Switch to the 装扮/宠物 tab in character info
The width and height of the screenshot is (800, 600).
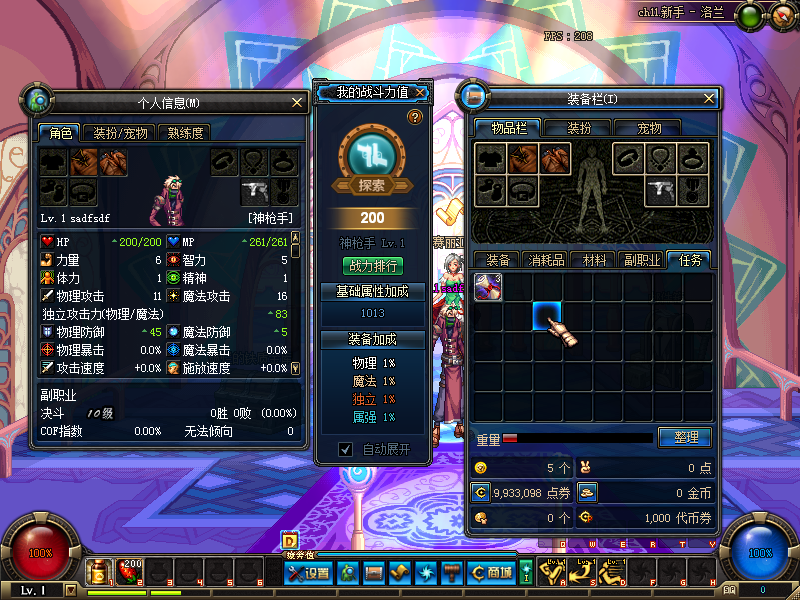coord(119,133)
